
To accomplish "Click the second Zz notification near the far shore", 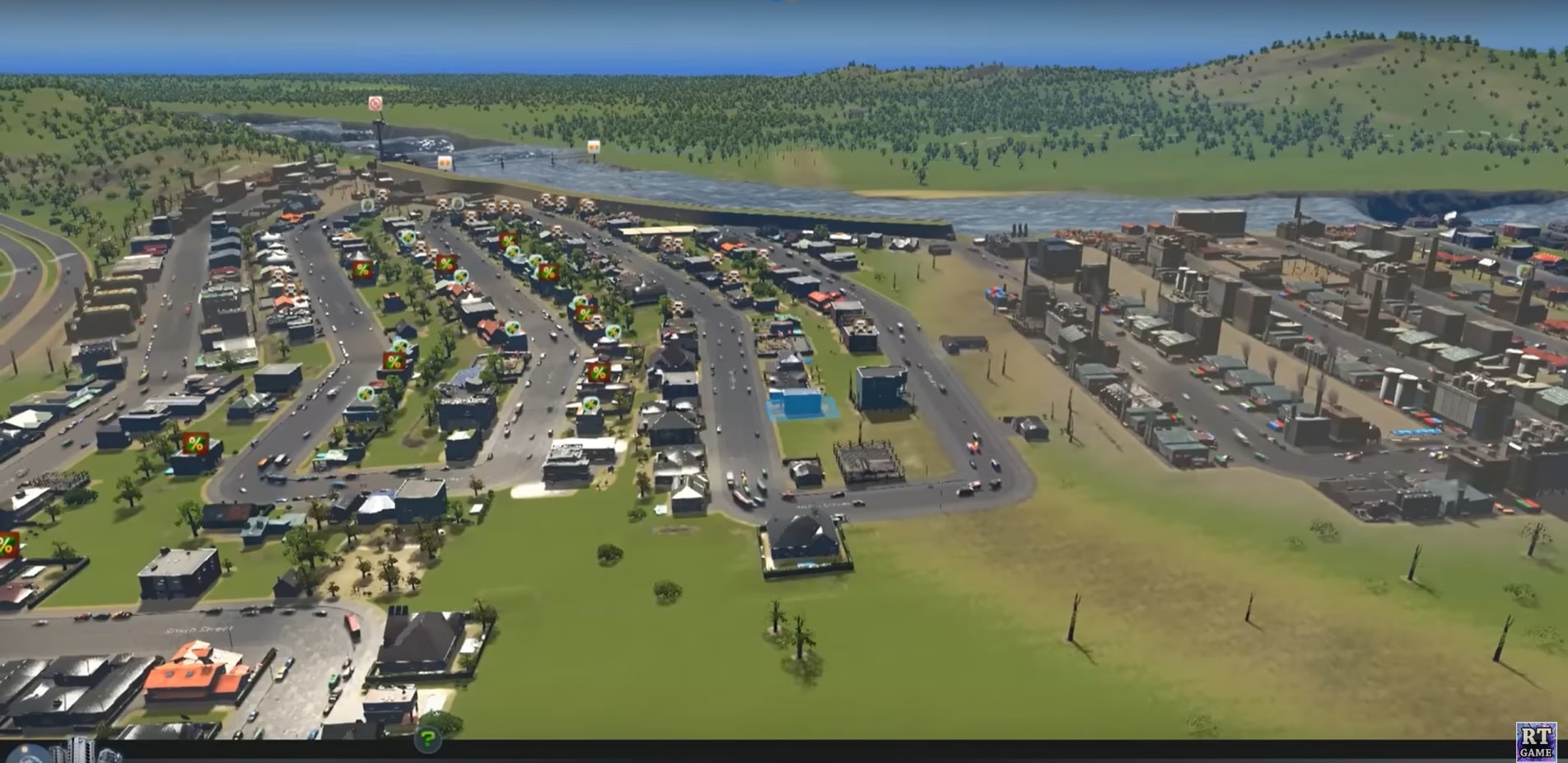I will click(593, 147).
